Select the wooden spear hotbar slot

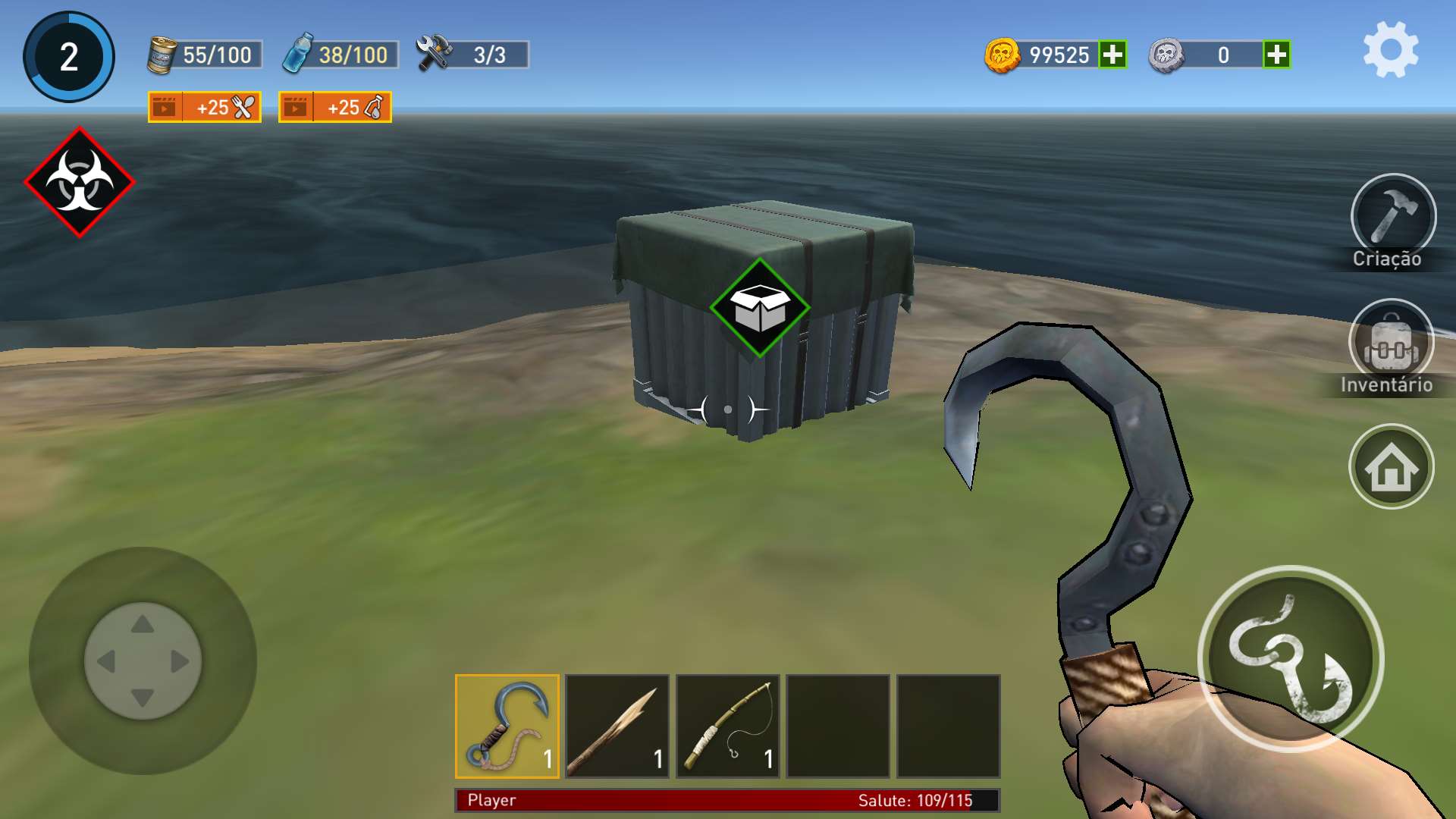pyautogui.click(x=617, y=726)
